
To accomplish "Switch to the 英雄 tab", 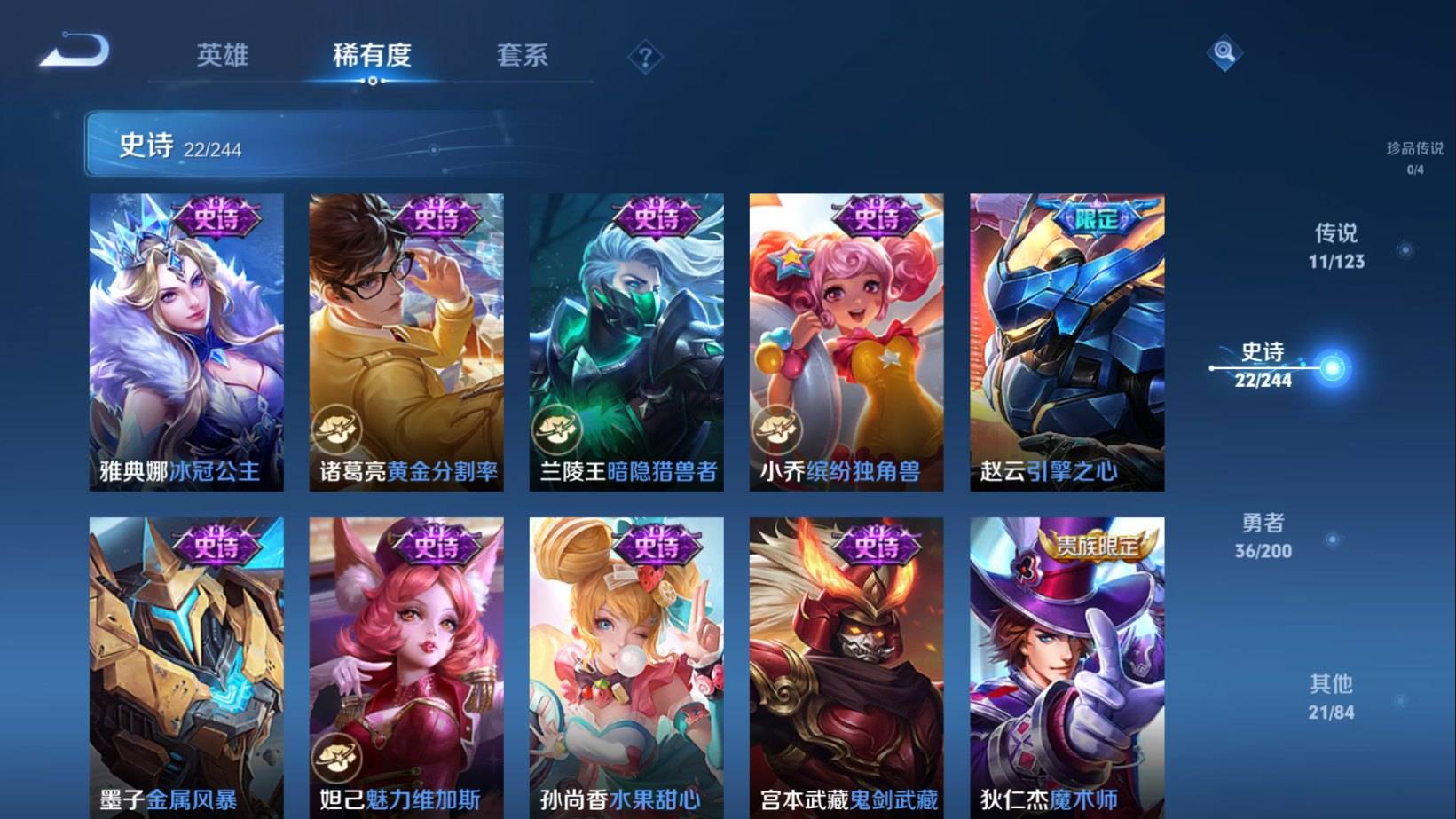I will tap(222, 55).
